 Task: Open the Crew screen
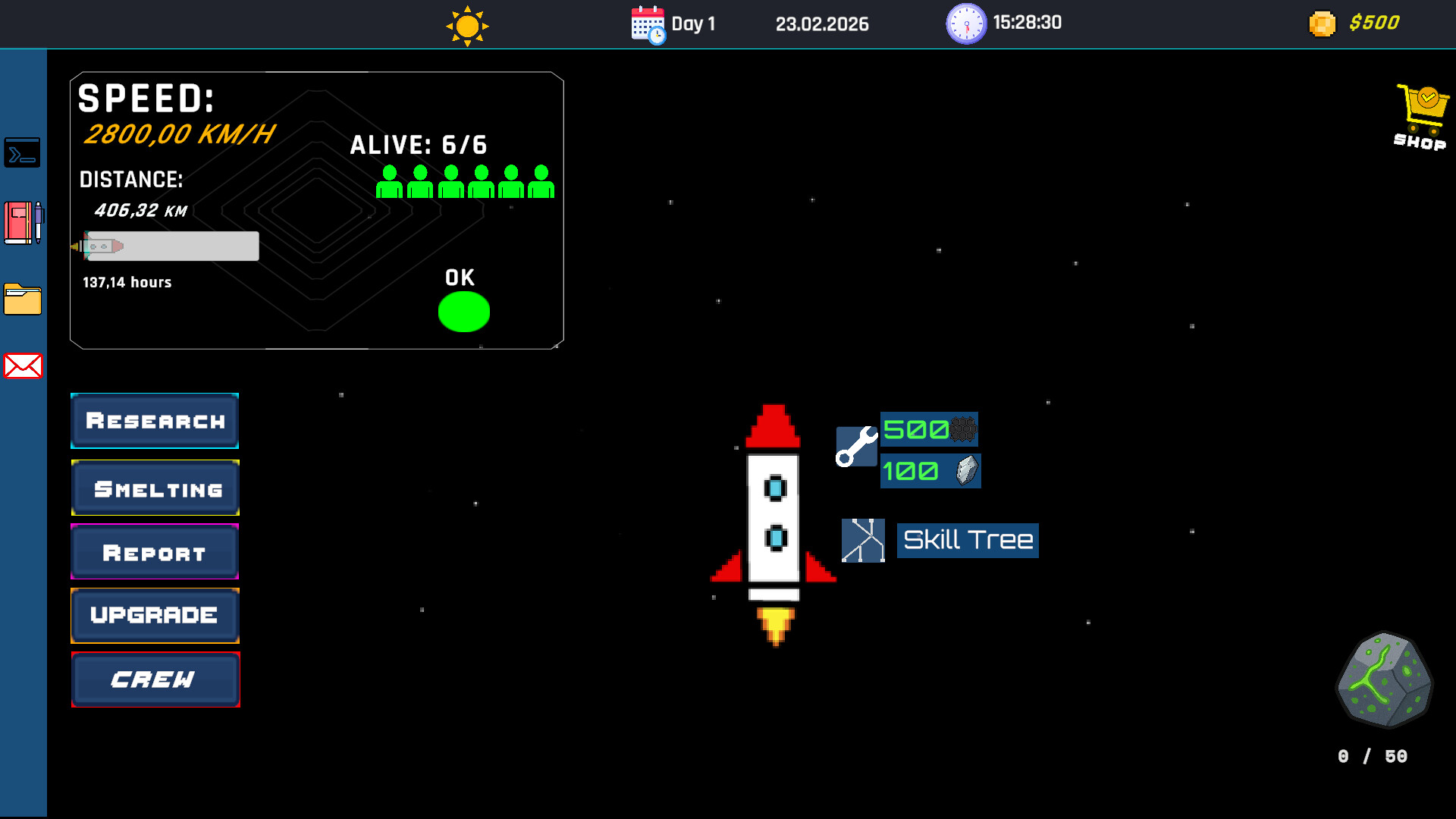[x=155, y=679]
